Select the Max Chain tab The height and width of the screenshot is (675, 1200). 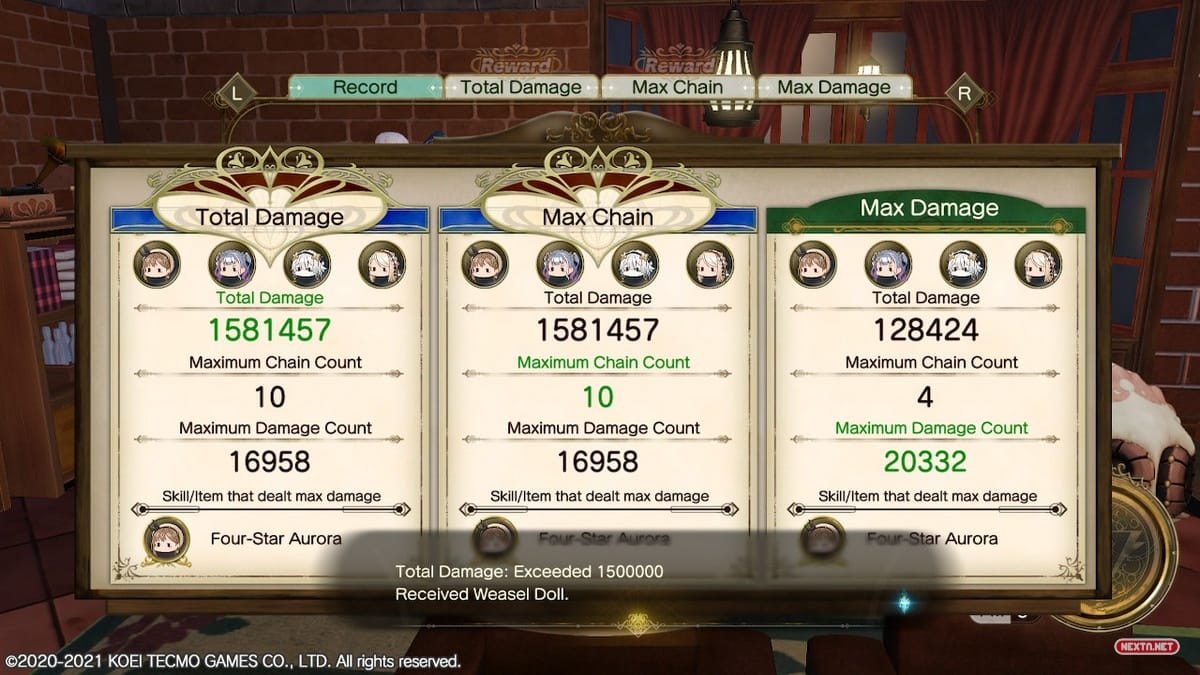(x=677, y=87)
